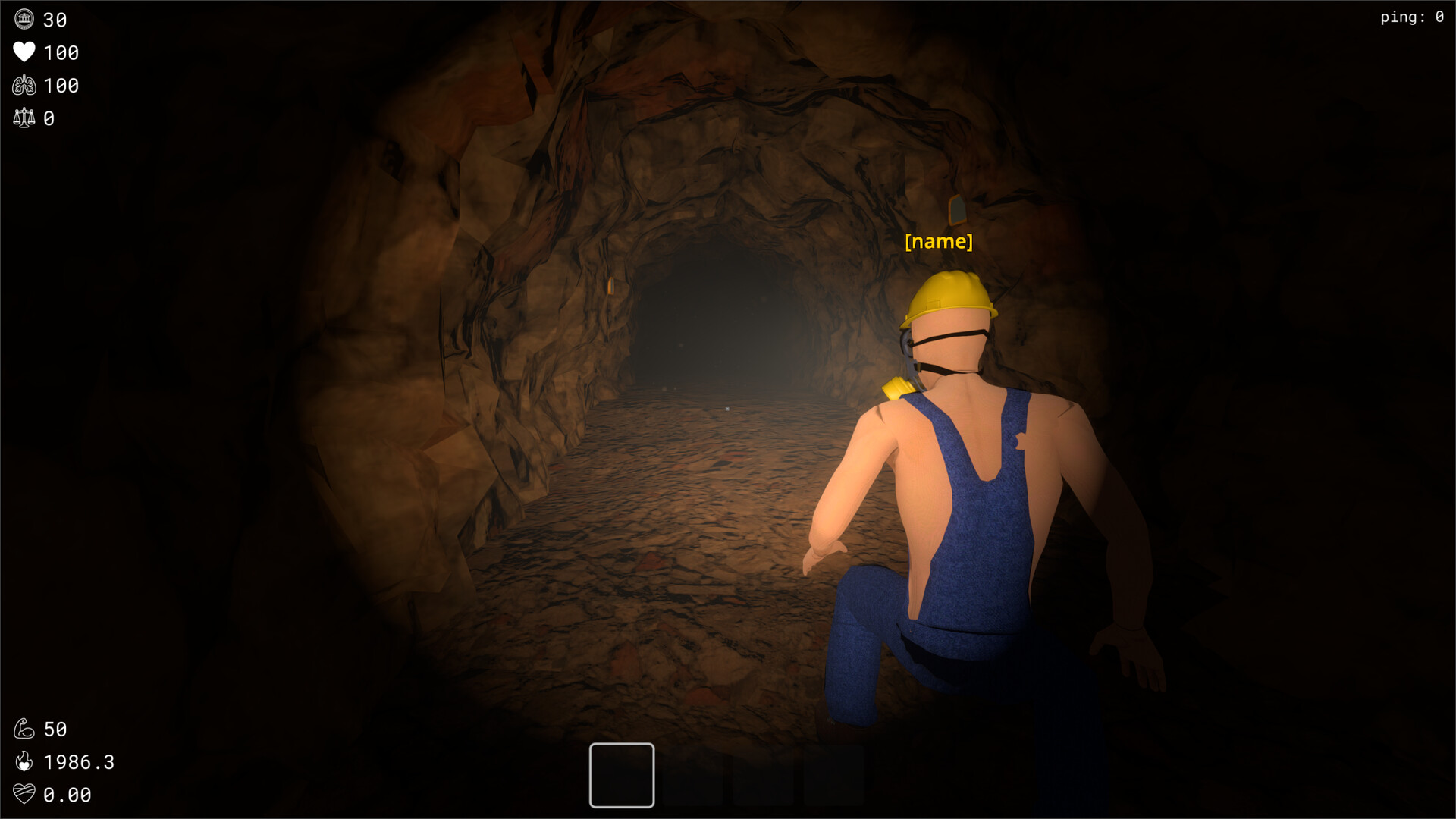Toggle the first highlighted hotbar slot
The width and height of the screenshot is (1456, 819).
click(x=621, y=775)
